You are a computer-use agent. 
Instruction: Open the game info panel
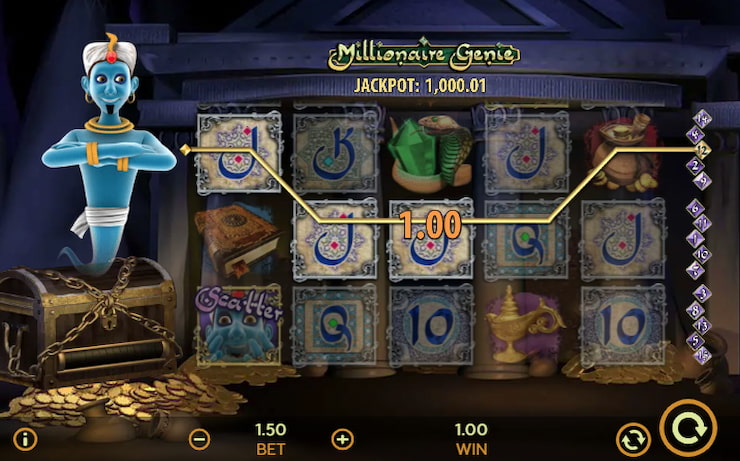(26, 439)
